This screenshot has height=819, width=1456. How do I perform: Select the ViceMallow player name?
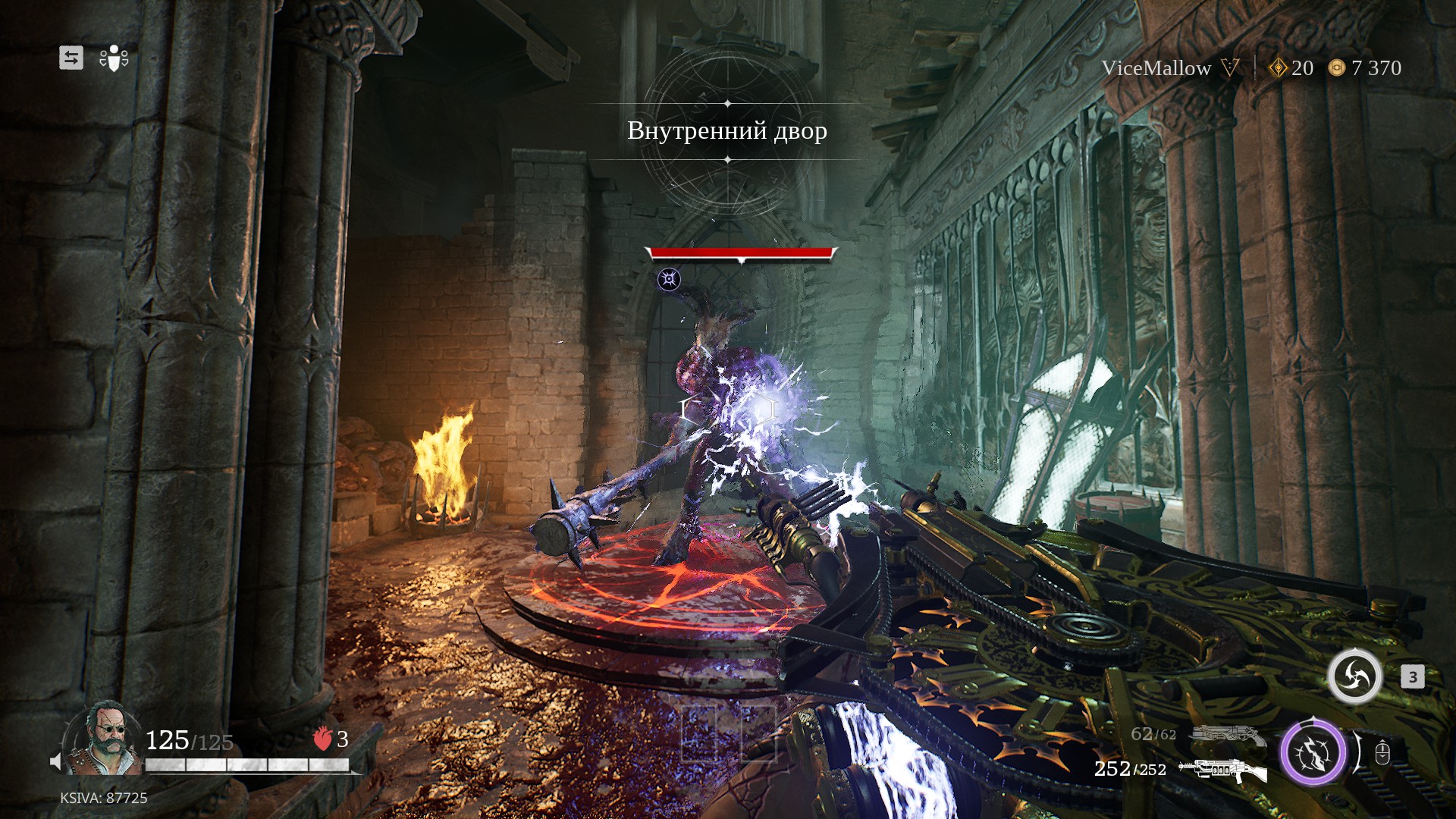(1156, 68)
